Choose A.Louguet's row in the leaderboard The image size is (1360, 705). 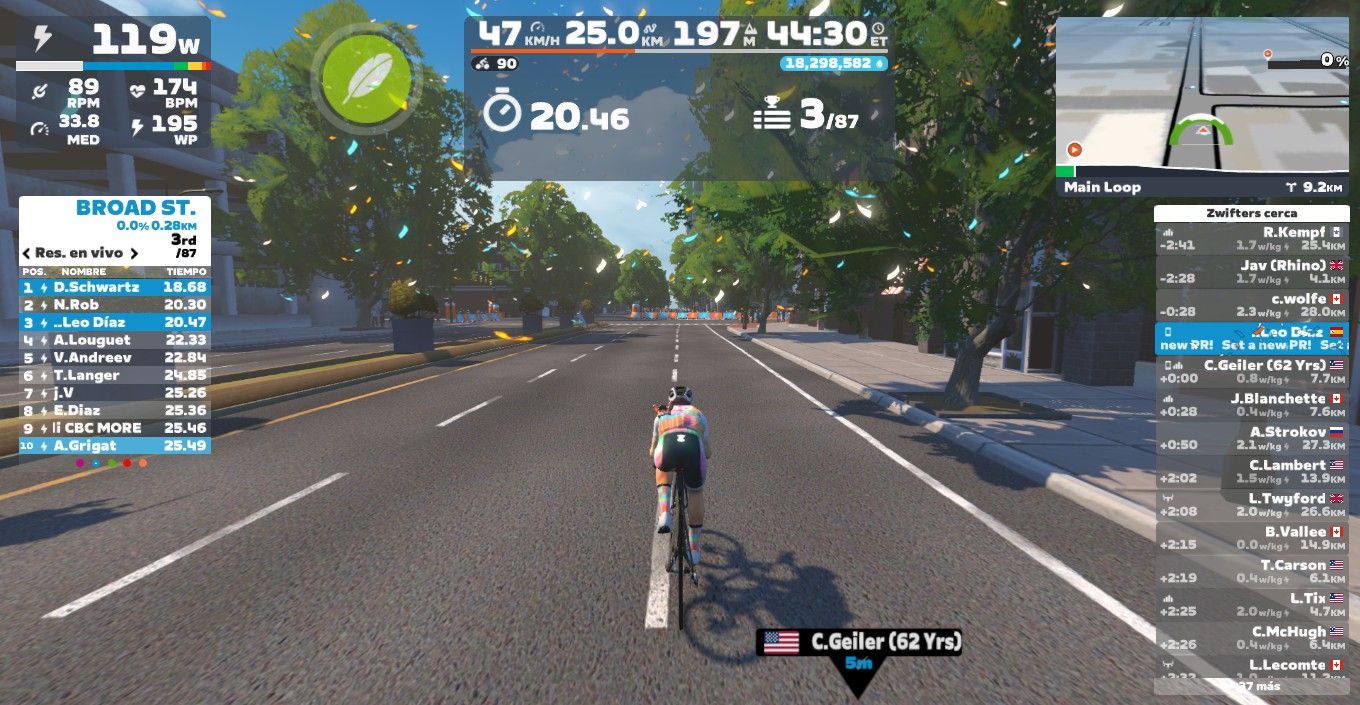[x=114, y=340]
